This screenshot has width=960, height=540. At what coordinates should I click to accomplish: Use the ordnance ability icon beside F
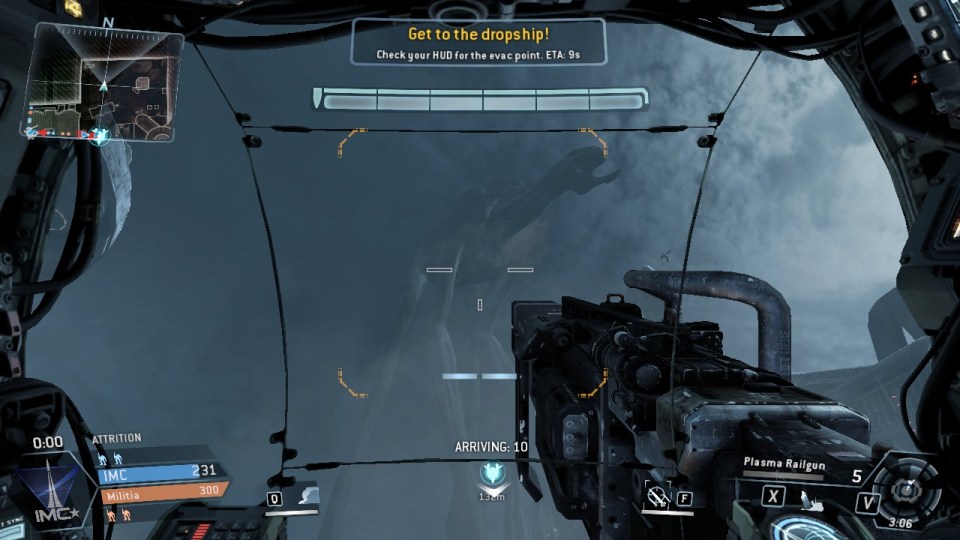click(657, 496)
